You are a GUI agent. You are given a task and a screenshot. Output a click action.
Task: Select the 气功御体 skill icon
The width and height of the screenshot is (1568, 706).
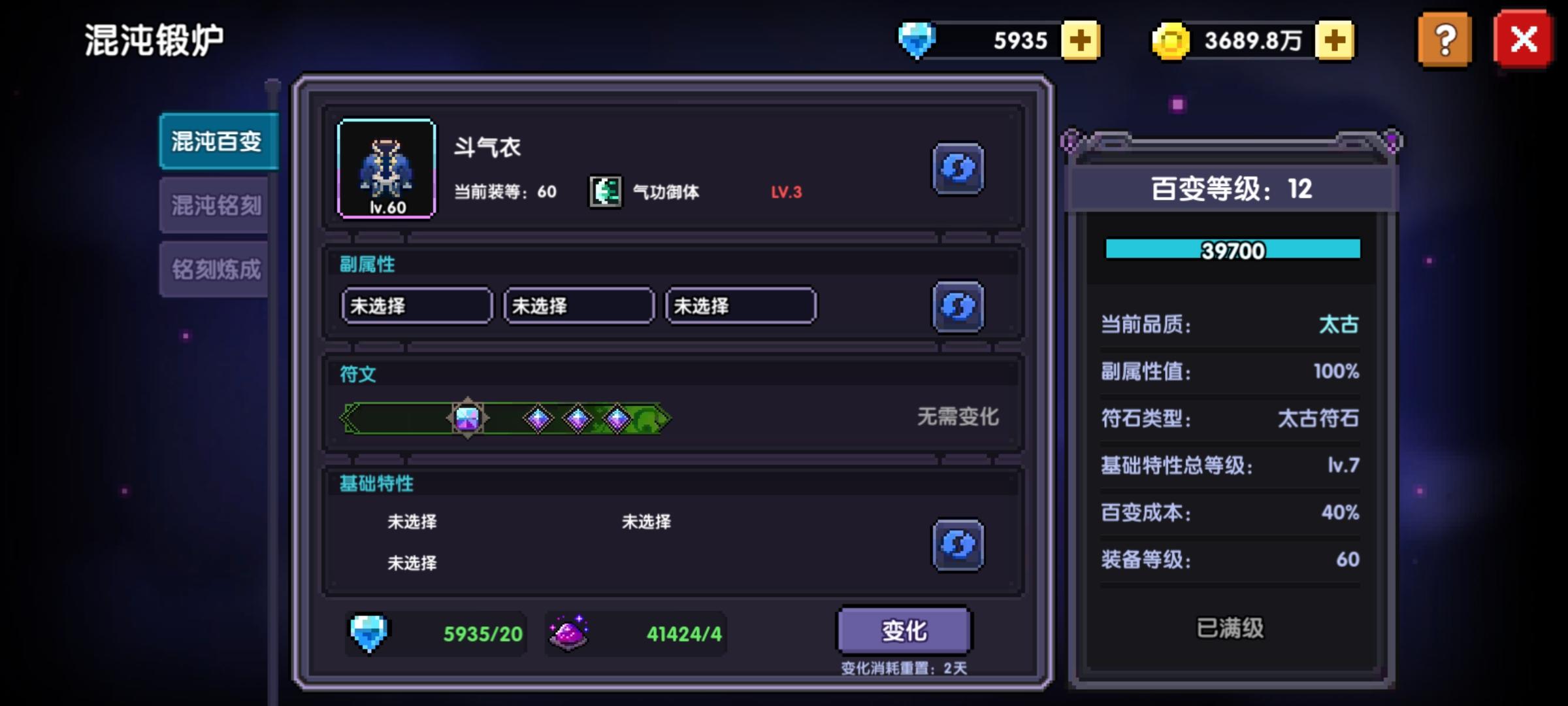pos(604,192)
